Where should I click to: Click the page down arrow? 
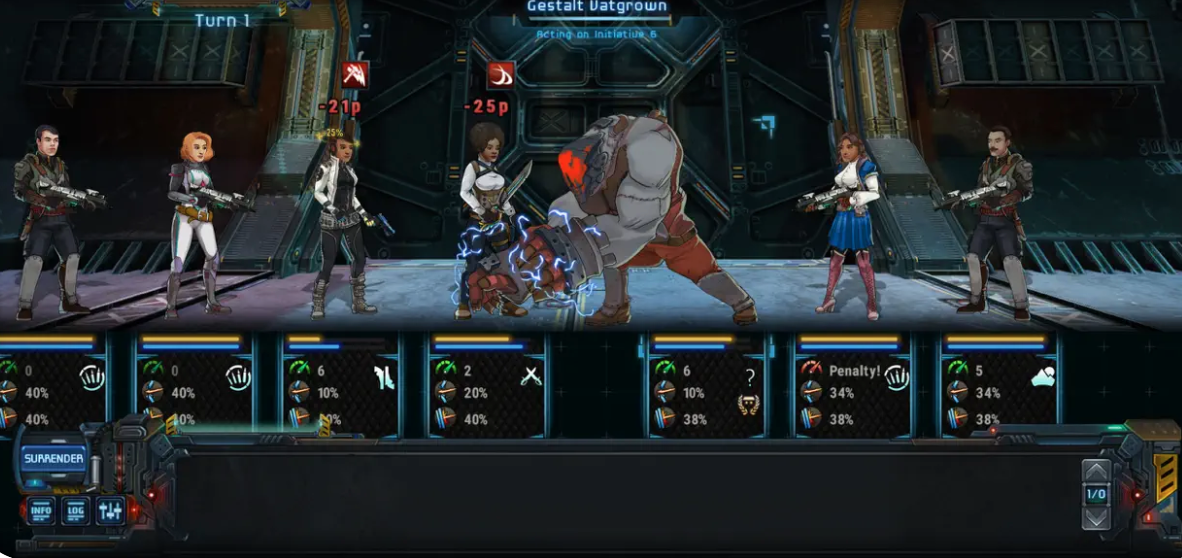point(1096,517)
